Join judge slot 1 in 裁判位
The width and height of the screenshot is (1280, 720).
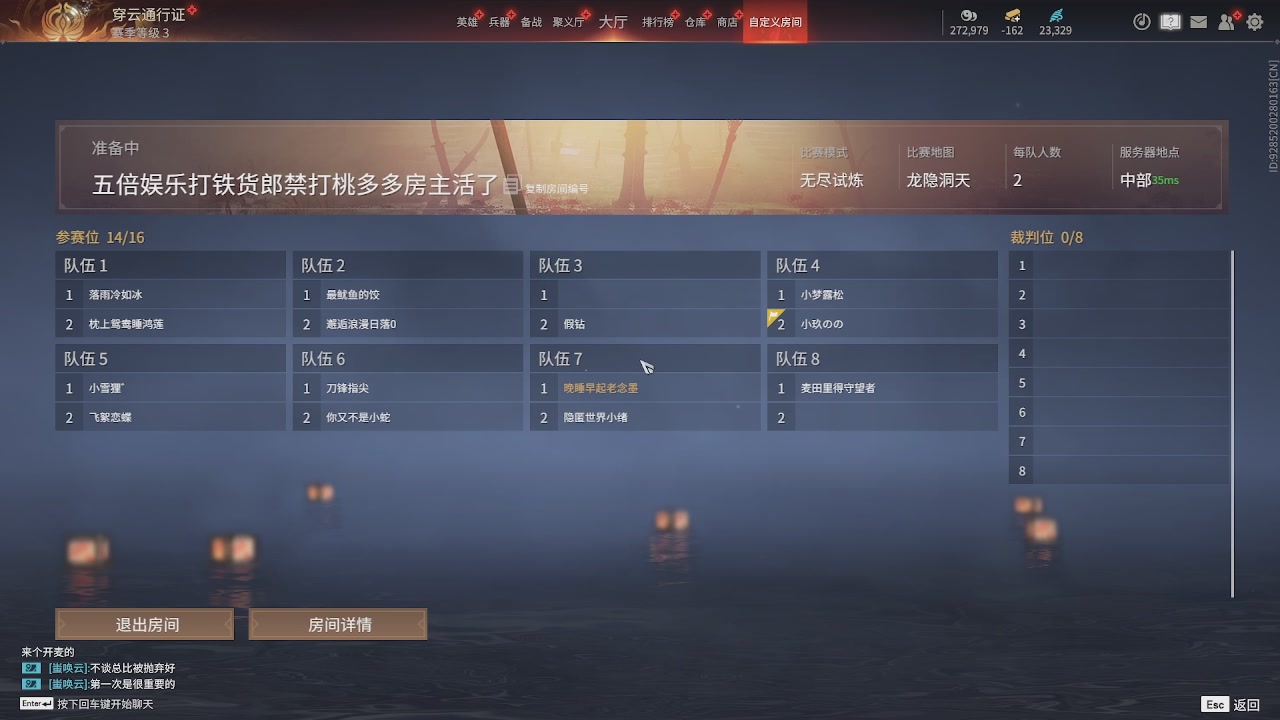(1117, 265)
